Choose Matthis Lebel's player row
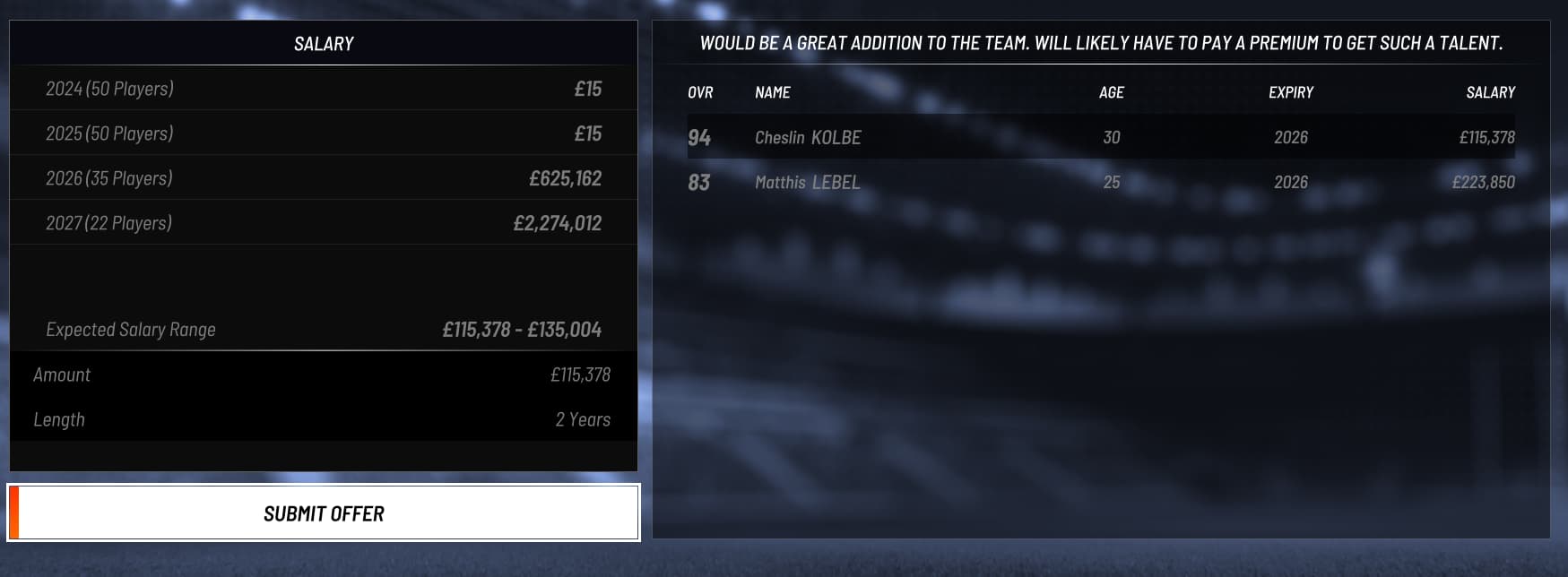 [1100, 182]
